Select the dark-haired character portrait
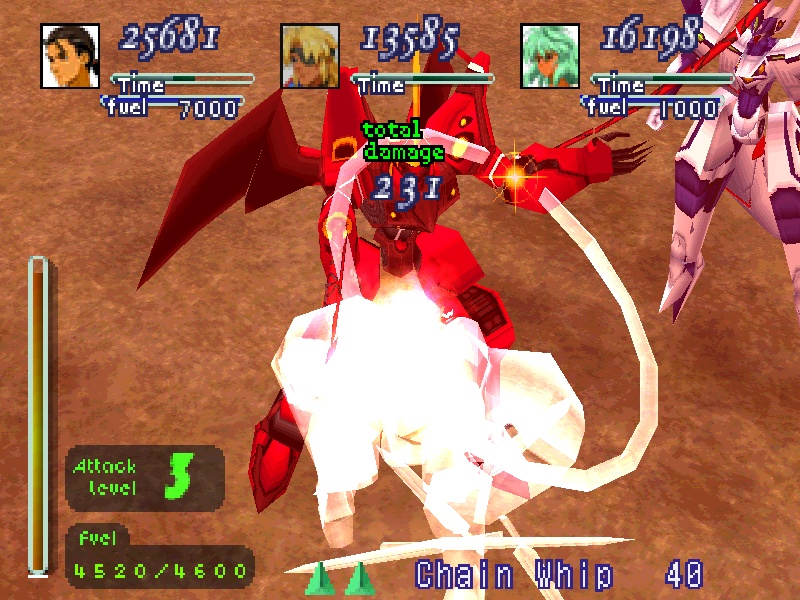 click(x=70, y=56)
